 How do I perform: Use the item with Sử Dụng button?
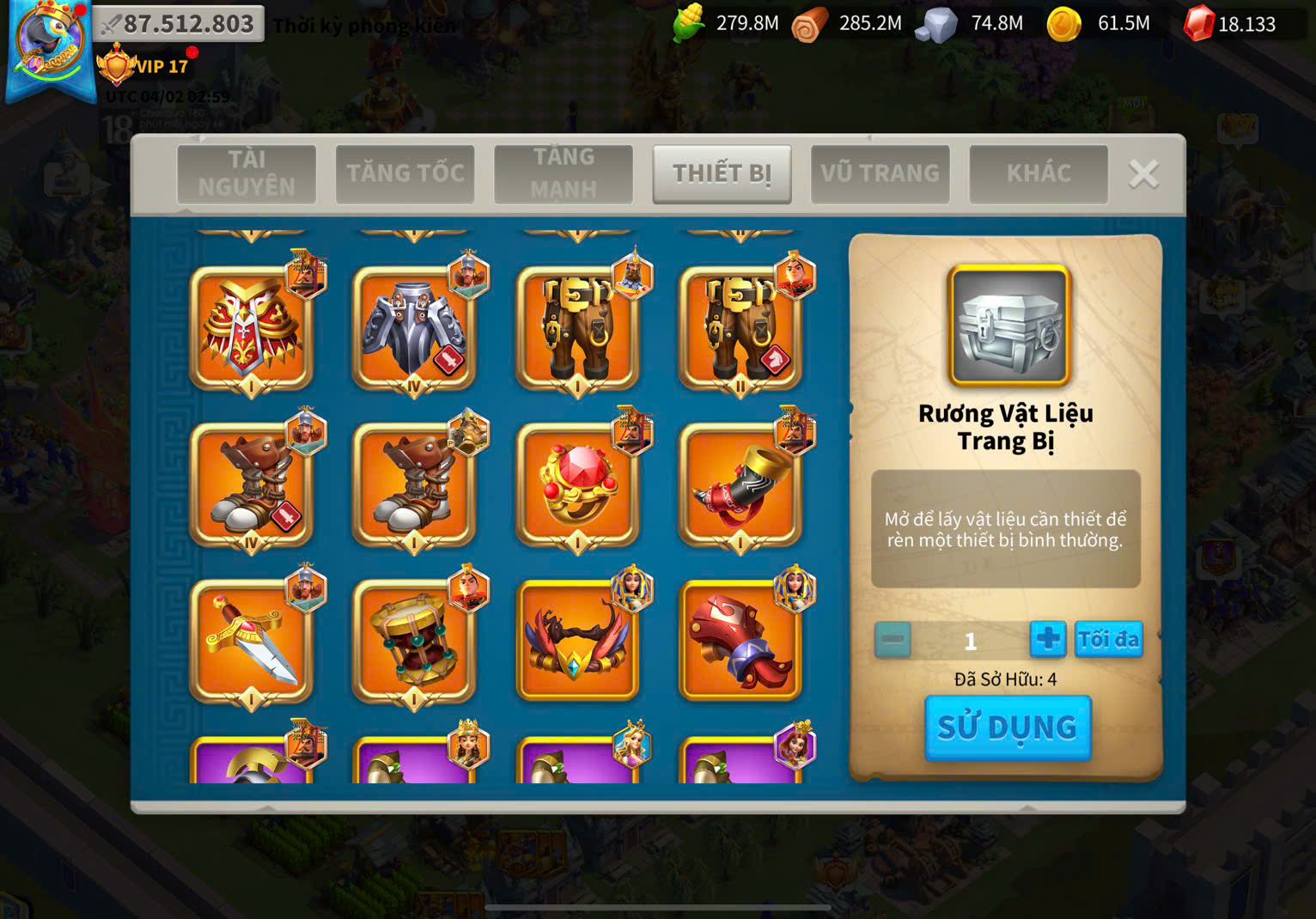[x=1008, y=727]
